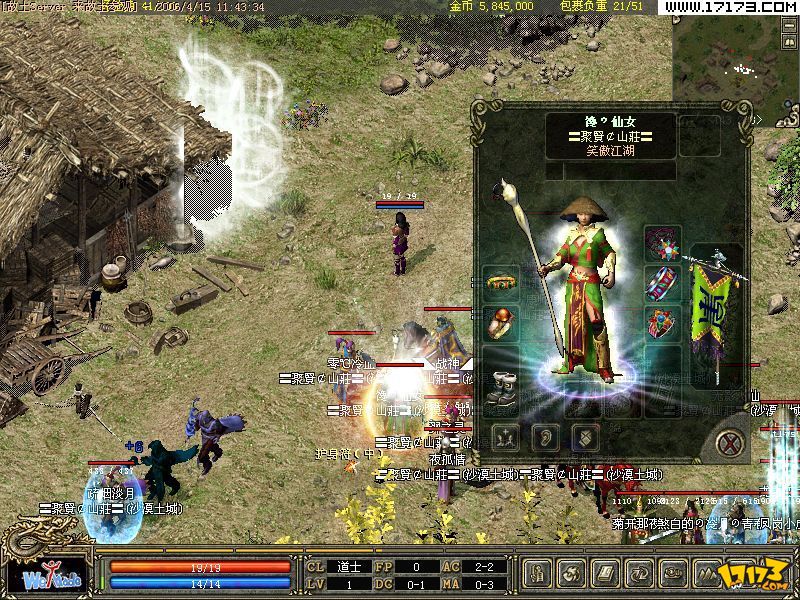
Task: Click the jeweled ring slot below the bracelet
Action: tap(661, 323)
